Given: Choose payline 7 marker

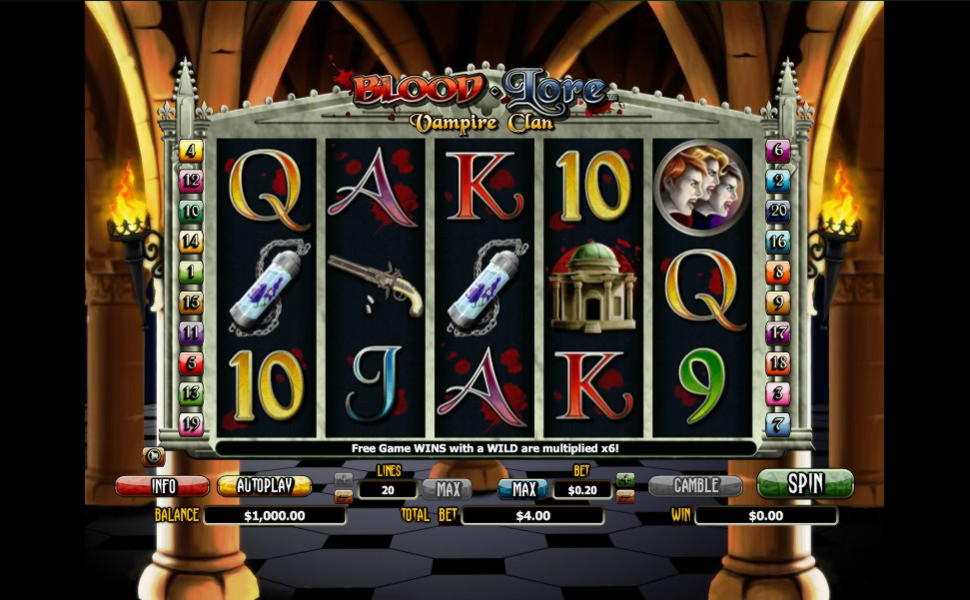Looking at the screenshot, I should click(778, 424).
